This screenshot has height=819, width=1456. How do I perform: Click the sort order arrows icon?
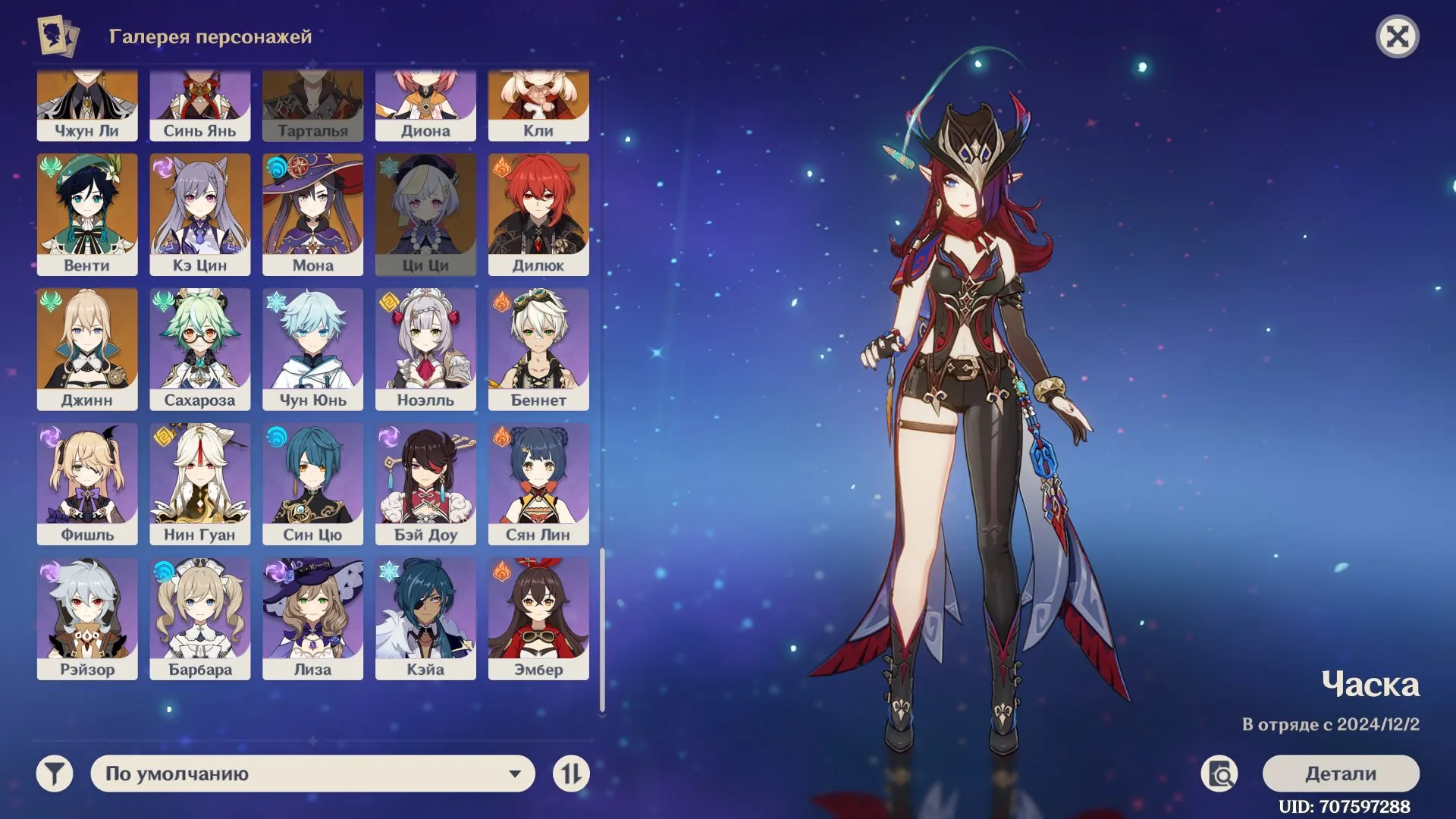point(573,773)
